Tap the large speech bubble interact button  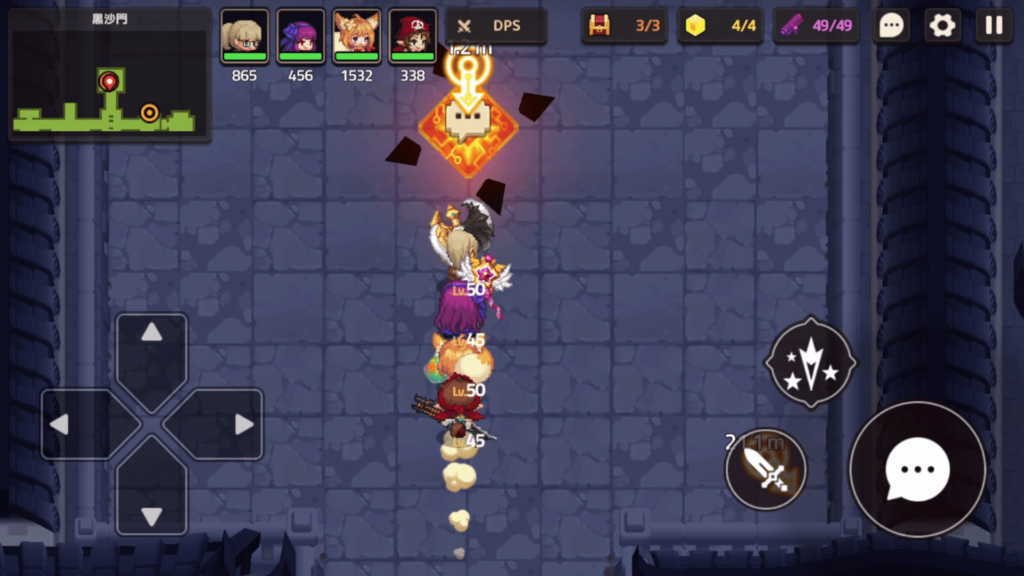click(917, 469)
